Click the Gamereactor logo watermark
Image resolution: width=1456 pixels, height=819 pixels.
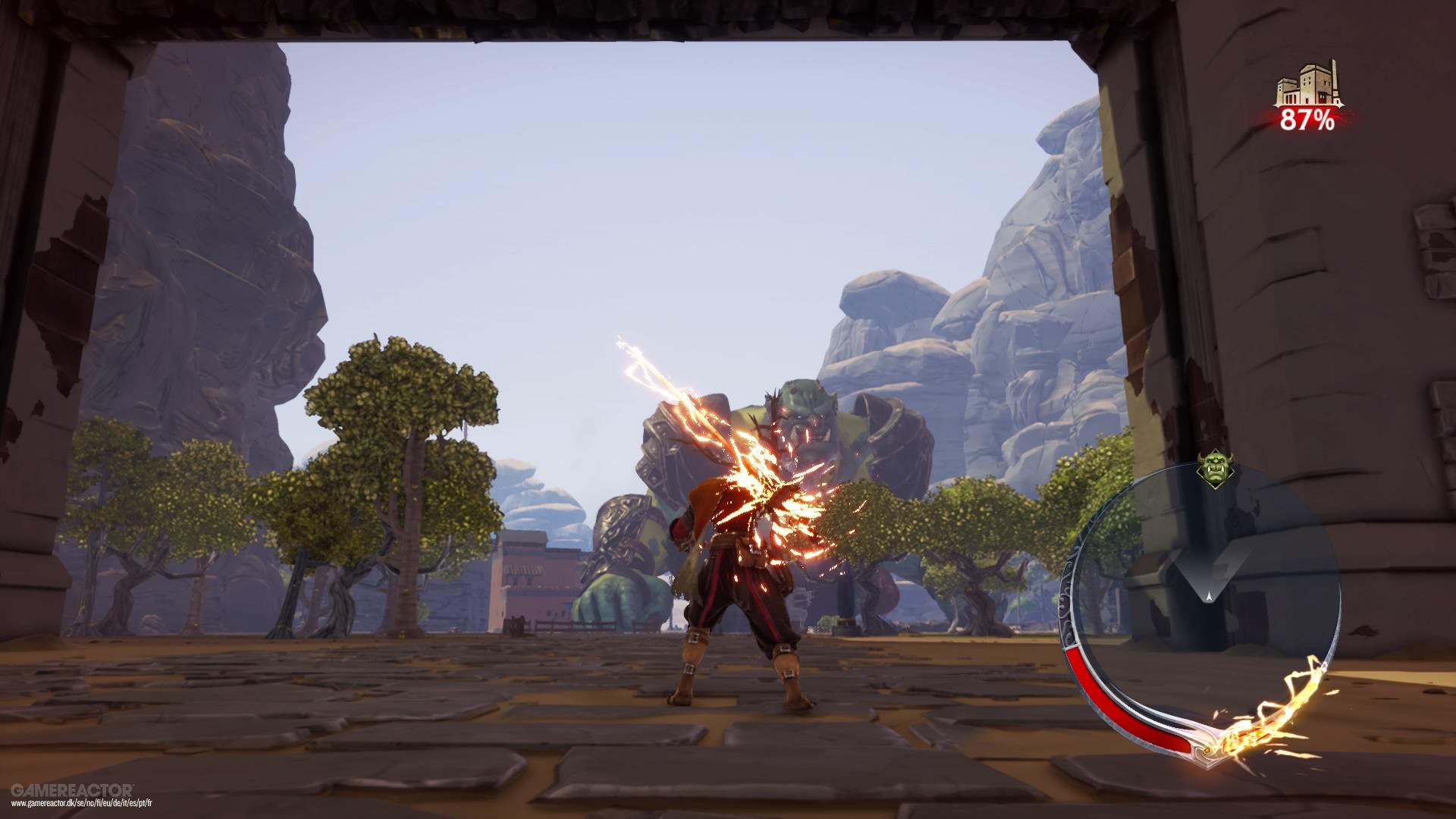[x=74, y=789]
